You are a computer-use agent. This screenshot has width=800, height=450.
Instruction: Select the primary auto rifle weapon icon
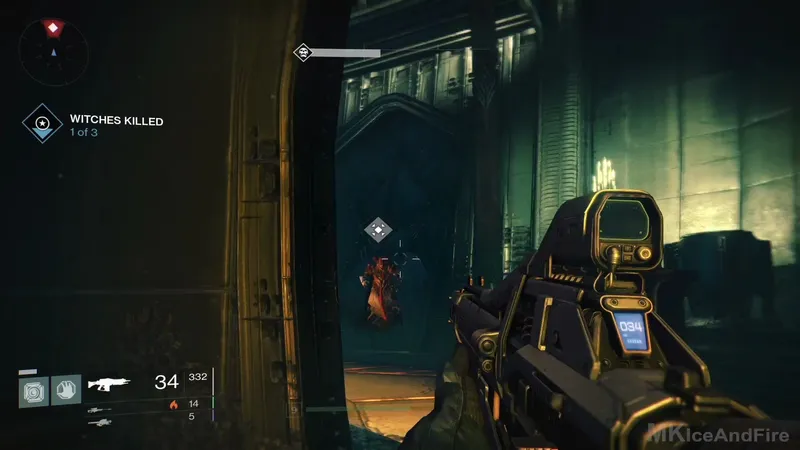point(108,383)
